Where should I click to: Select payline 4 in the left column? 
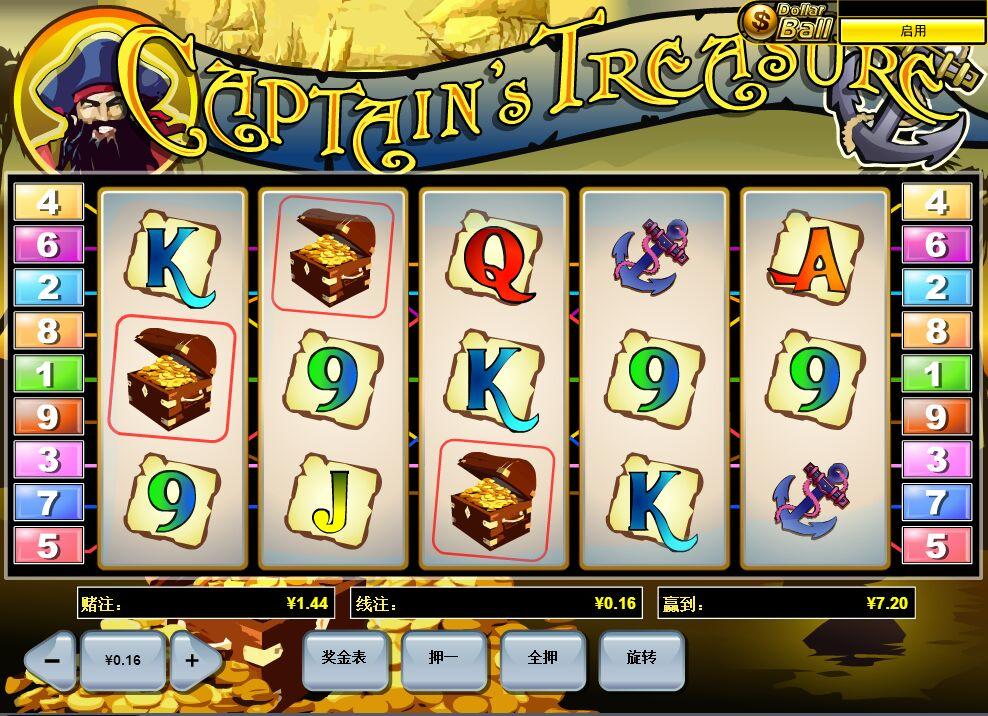[x=48, y=202]
